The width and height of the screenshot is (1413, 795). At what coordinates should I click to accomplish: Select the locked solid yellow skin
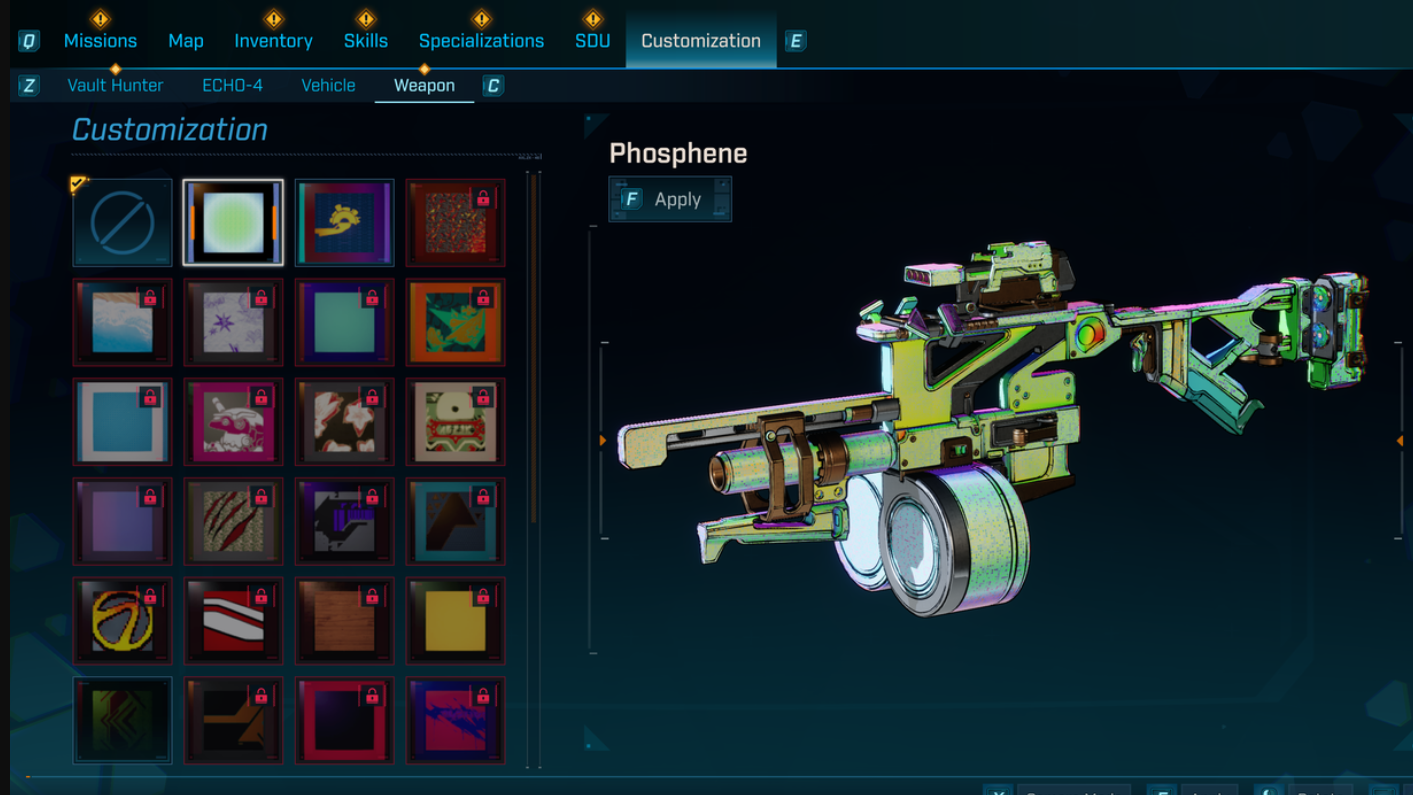[455, 621]
